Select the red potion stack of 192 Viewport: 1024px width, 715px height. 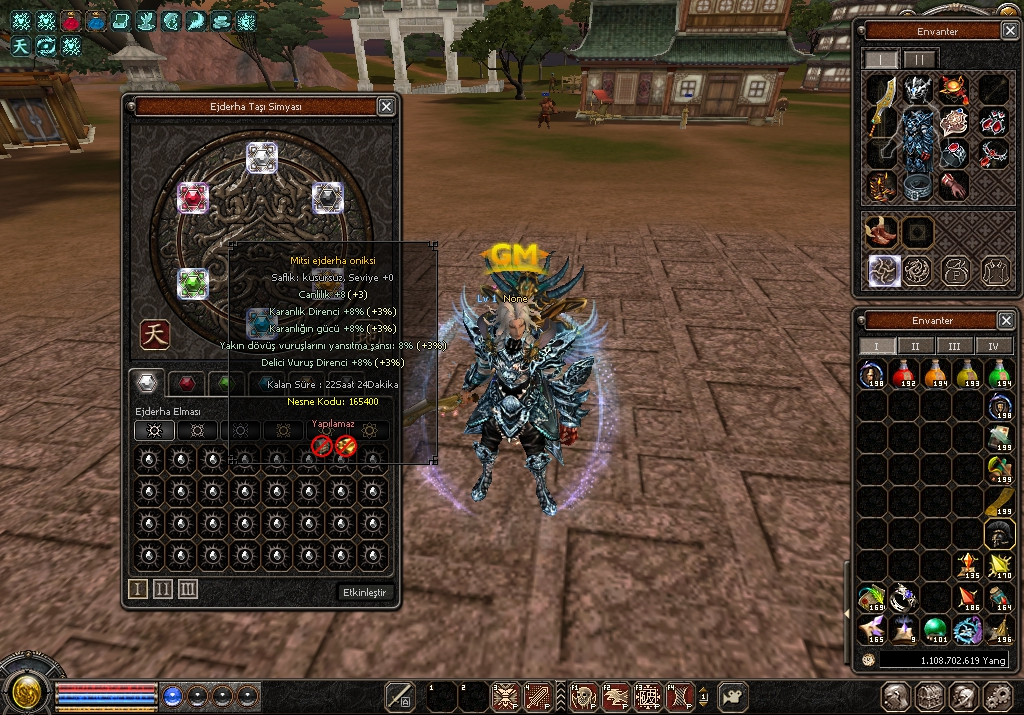point(905,376)
